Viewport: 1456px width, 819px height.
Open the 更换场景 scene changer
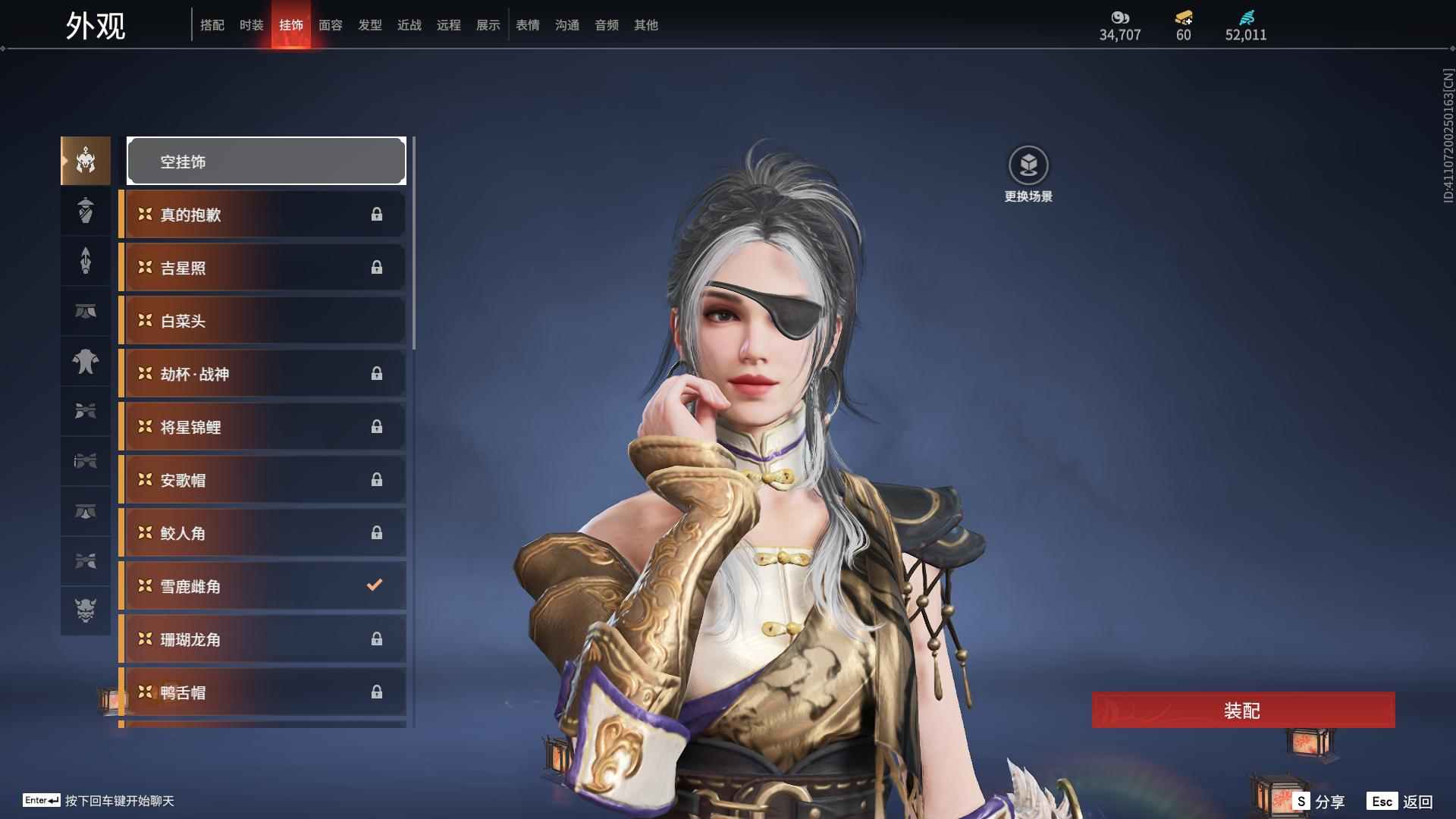(x=1028, y=166)
